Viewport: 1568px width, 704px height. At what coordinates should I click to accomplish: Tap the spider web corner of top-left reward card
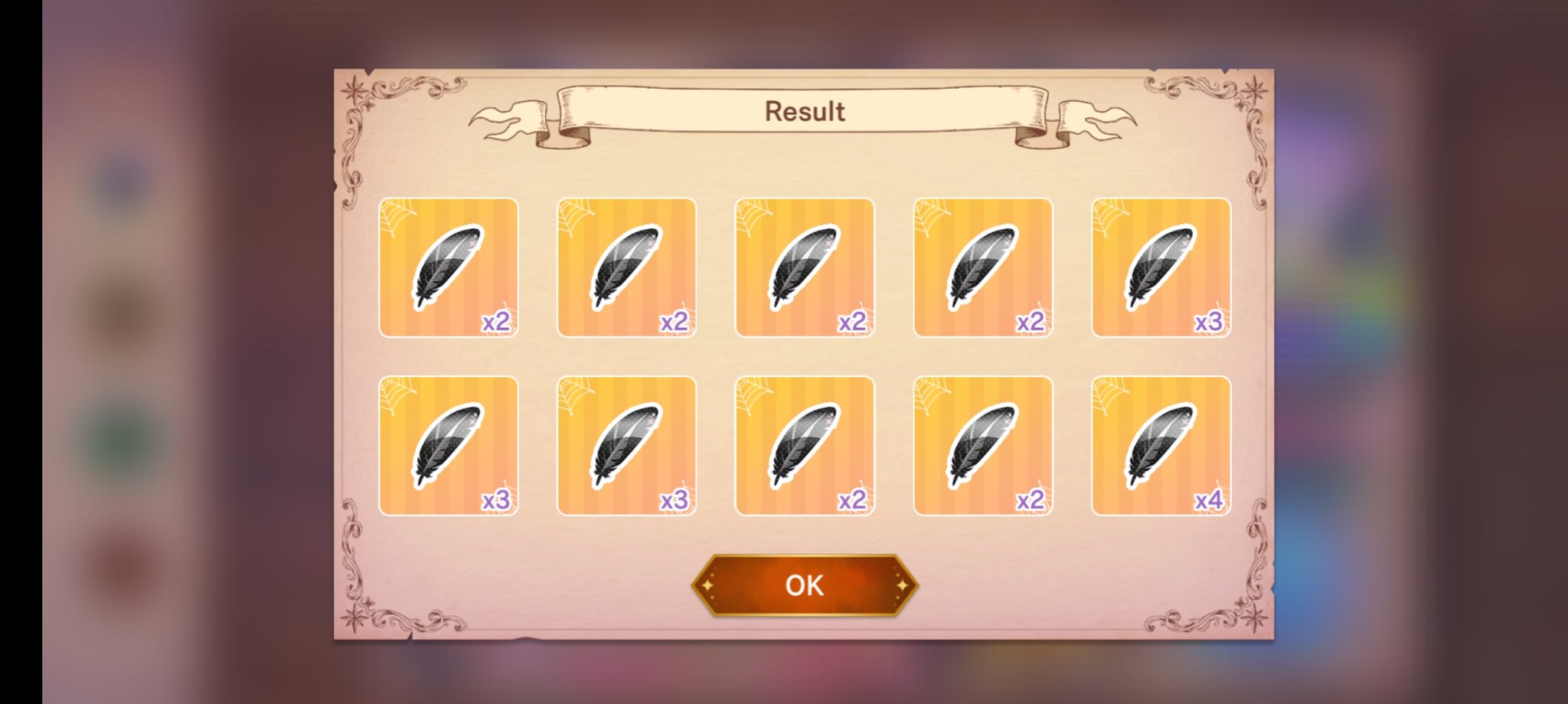coord(395,214)
